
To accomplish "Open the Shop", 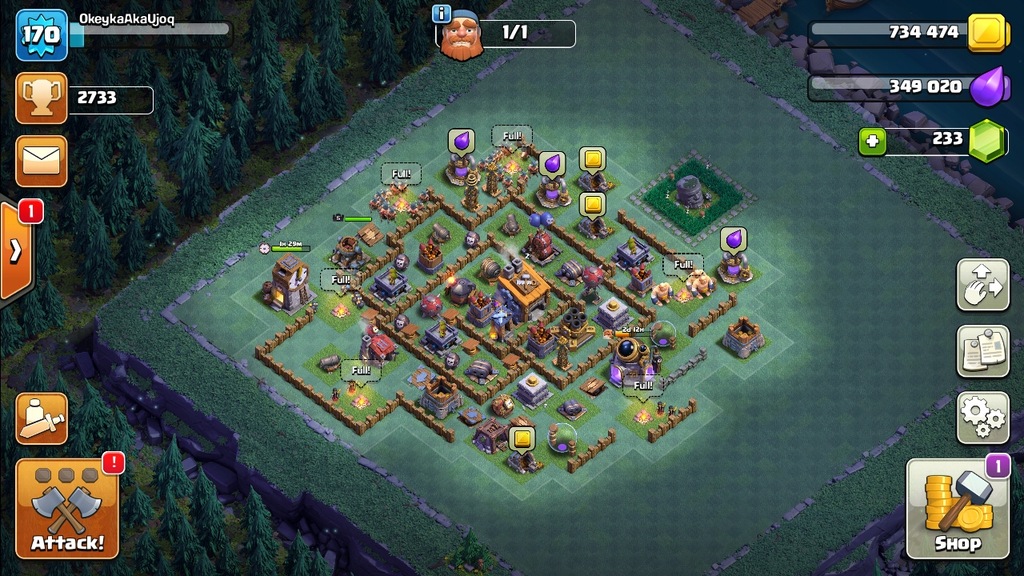I will (957, 508).
